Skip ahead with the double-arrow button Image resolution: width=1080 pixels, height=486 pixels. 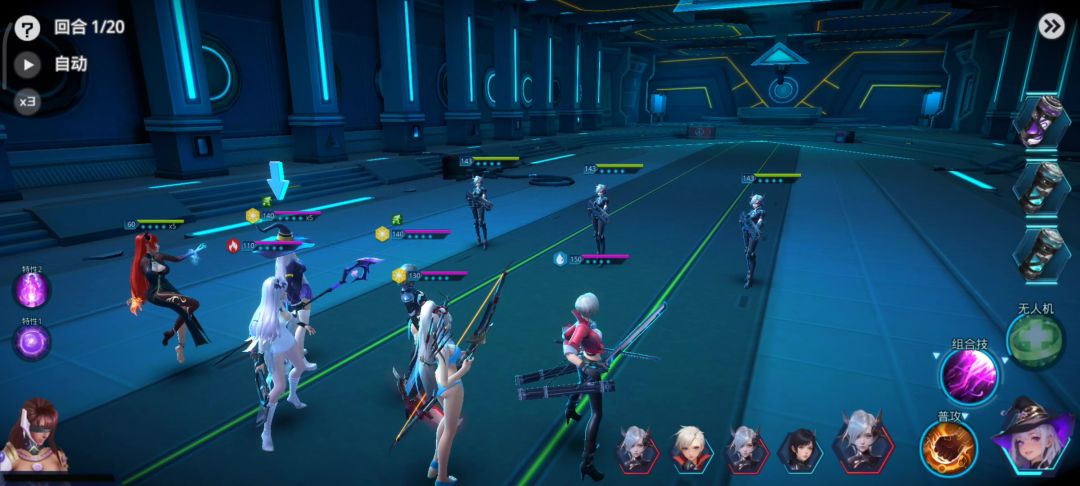point(1051,26)
